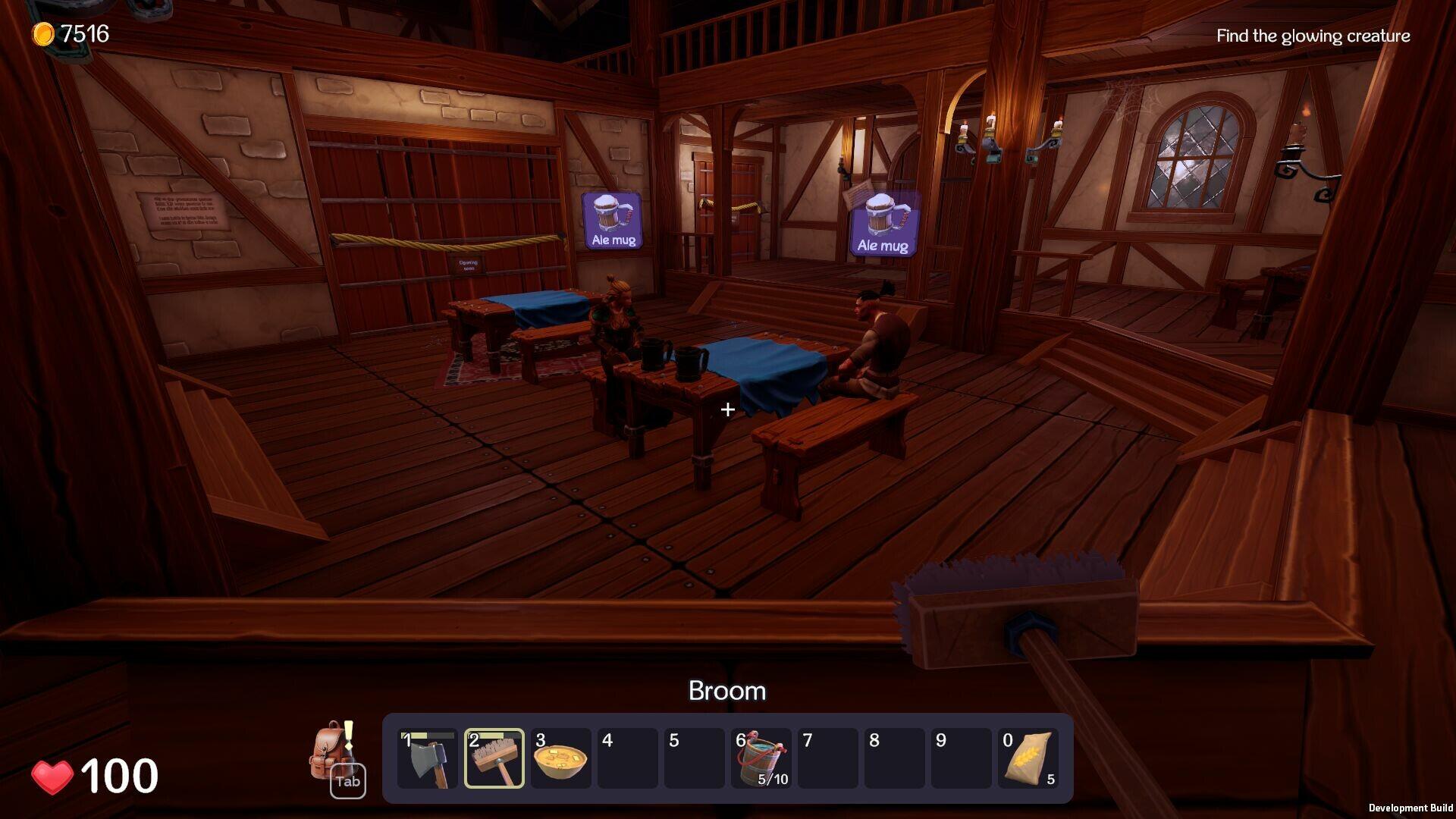Click the empty hotbar slot 4

(627, 758)
